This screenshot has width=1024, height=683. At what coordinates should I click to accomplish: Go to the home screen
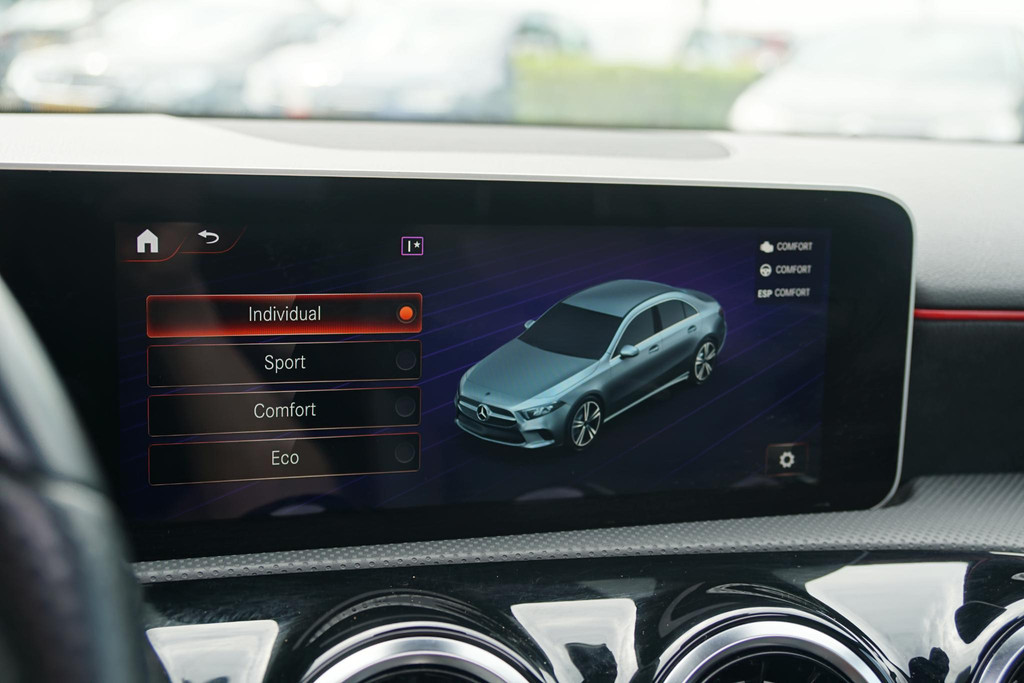pos(147,241)
